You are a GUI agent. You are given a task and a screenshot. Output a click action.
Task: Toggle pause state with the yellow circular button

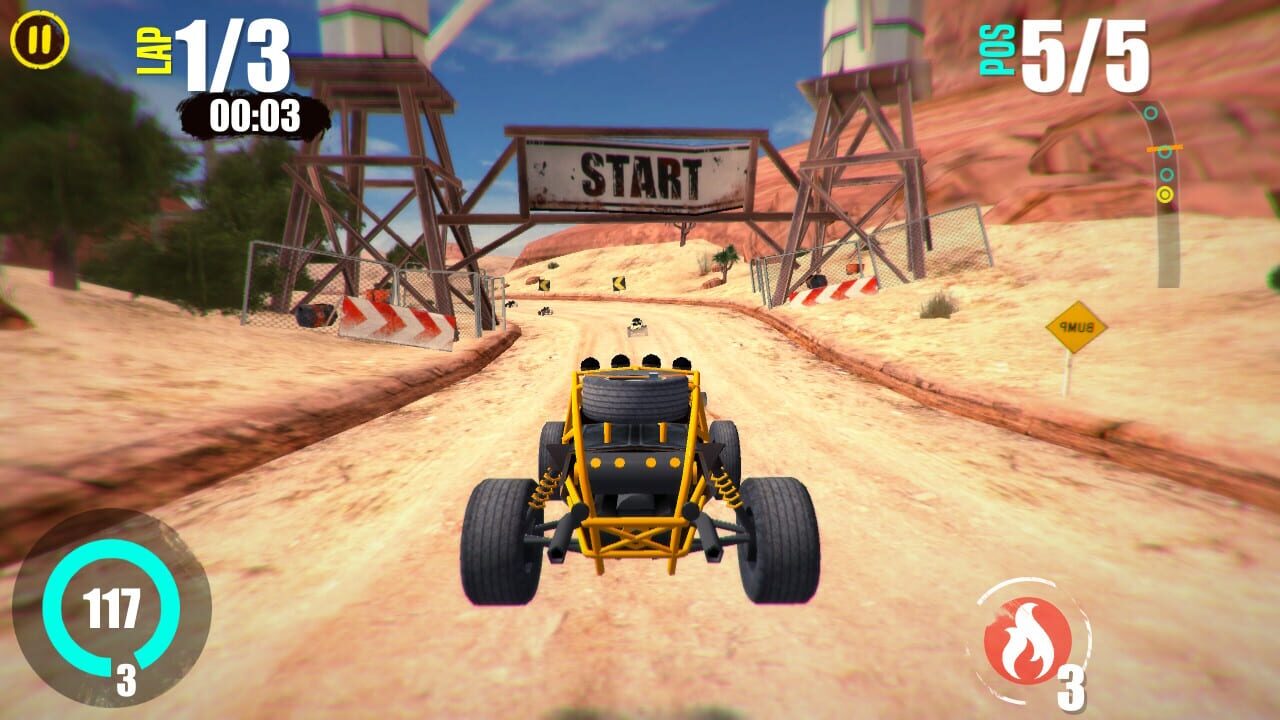38,41
